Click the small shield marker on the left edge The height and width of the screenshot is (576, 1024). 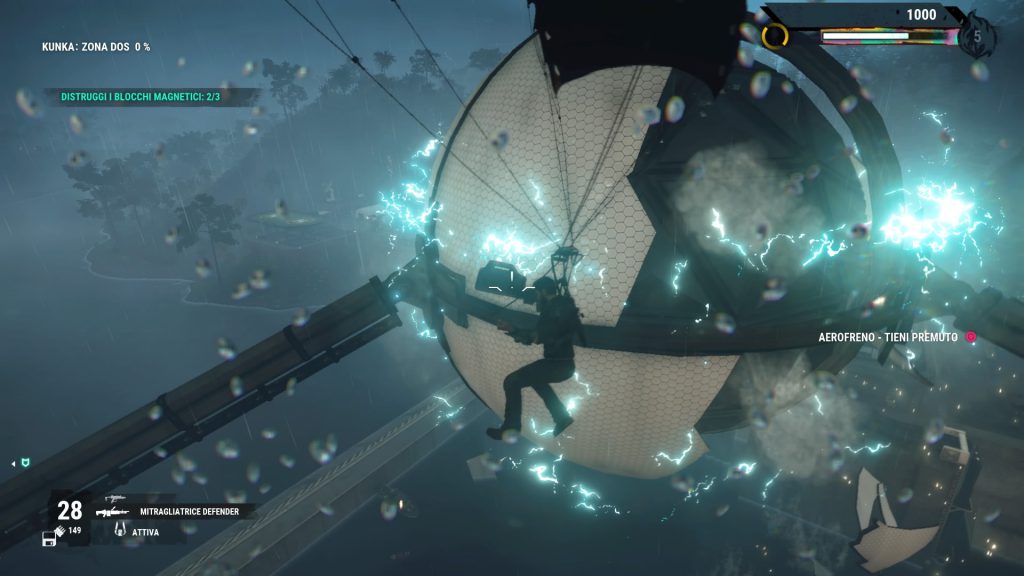click(x=27, y=463)
